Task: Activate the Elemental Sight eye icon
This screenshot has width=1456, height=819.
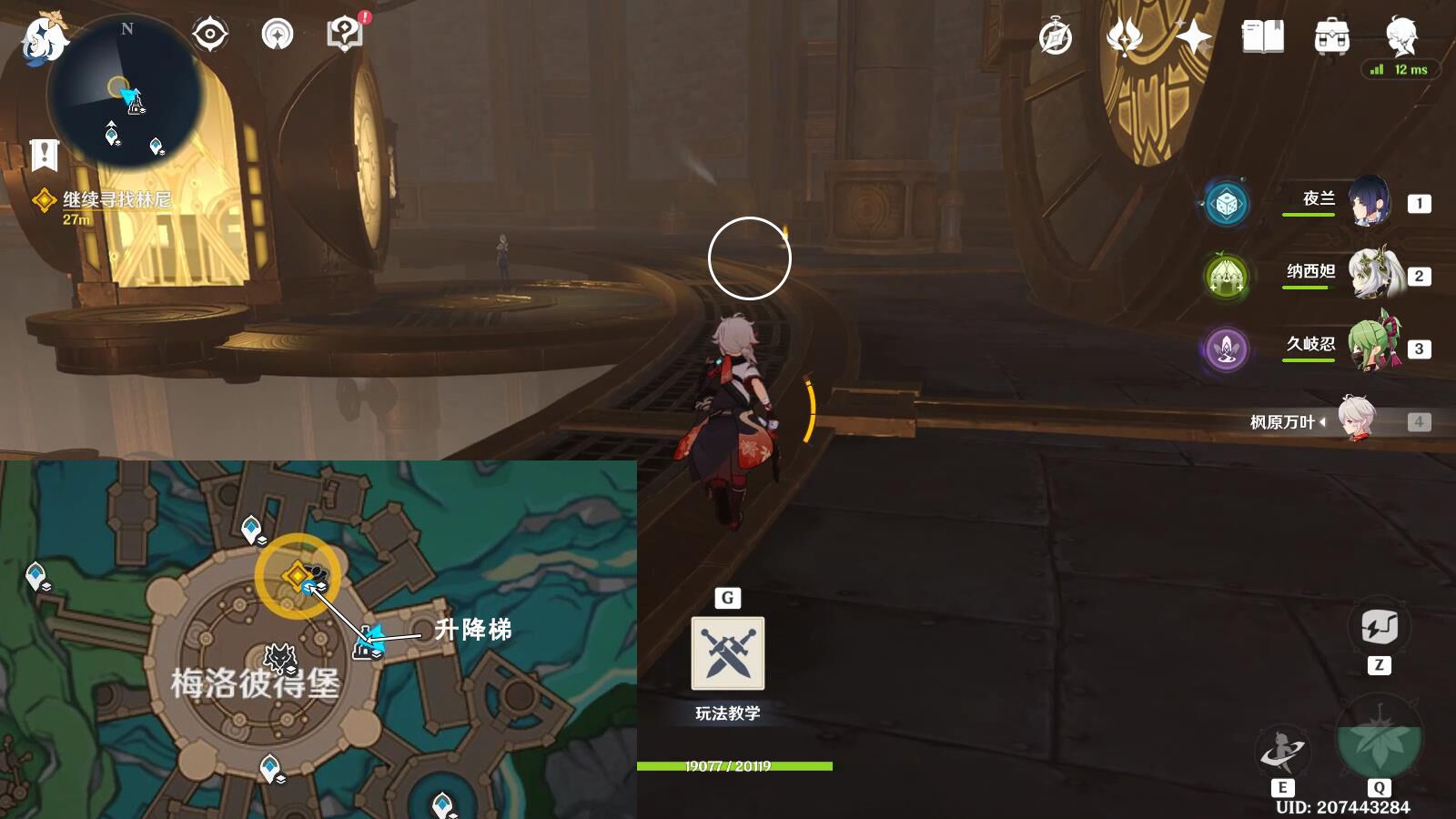Action: (211, 34)
